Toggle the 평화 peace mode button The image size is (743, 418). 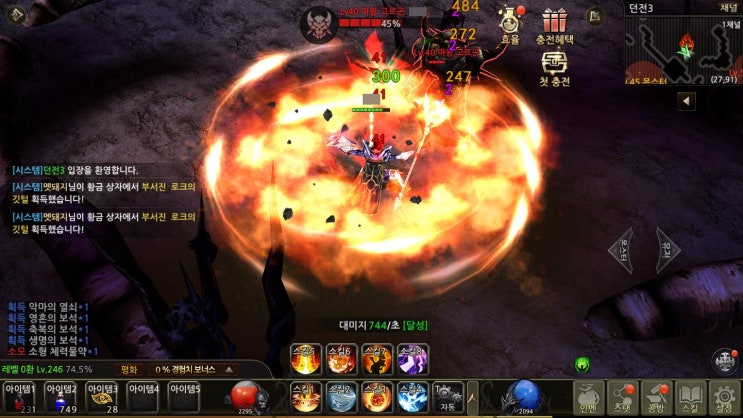point(127,369)
